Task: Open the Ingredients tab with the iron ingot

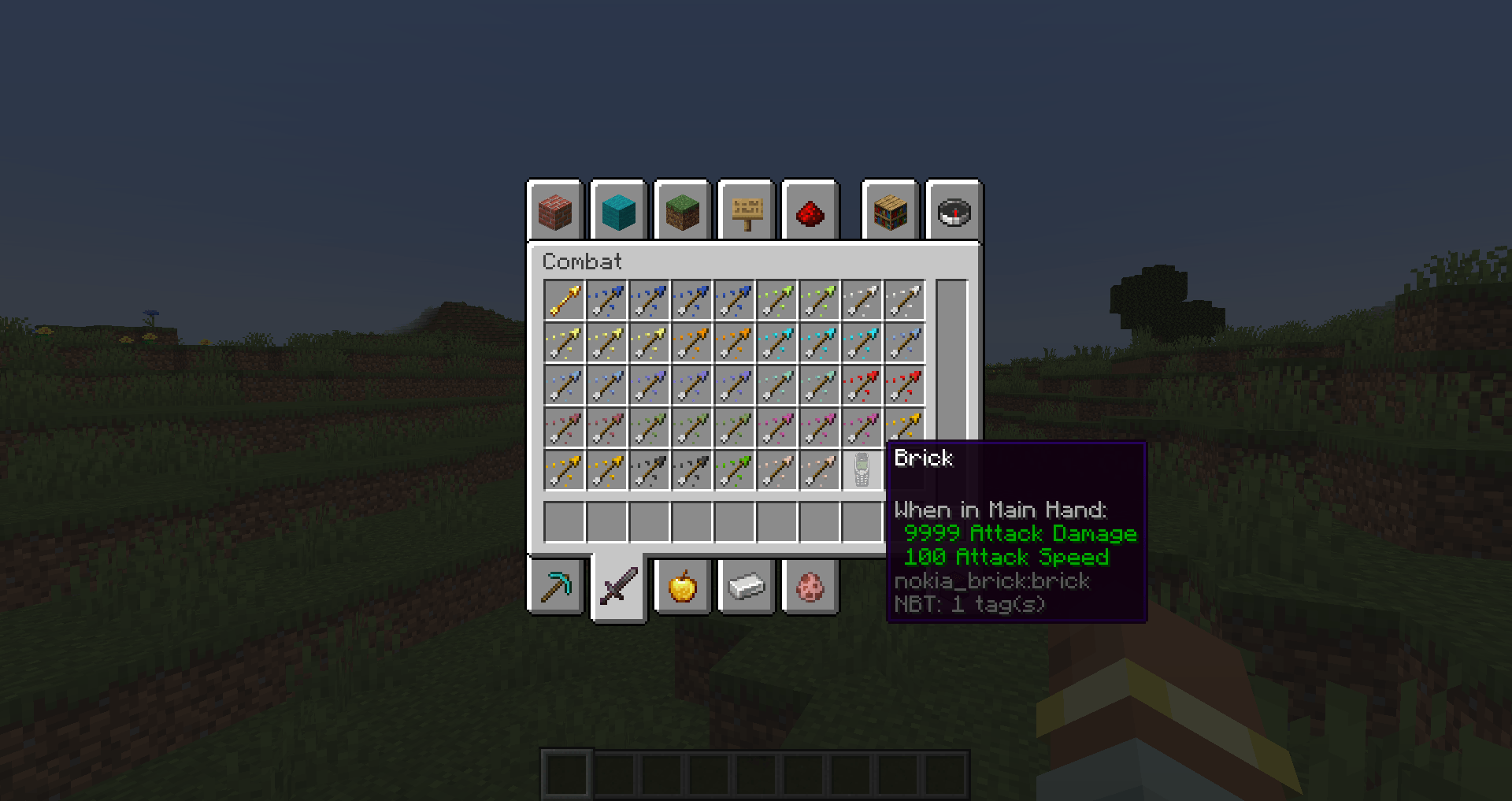Action: click(746, 584)
